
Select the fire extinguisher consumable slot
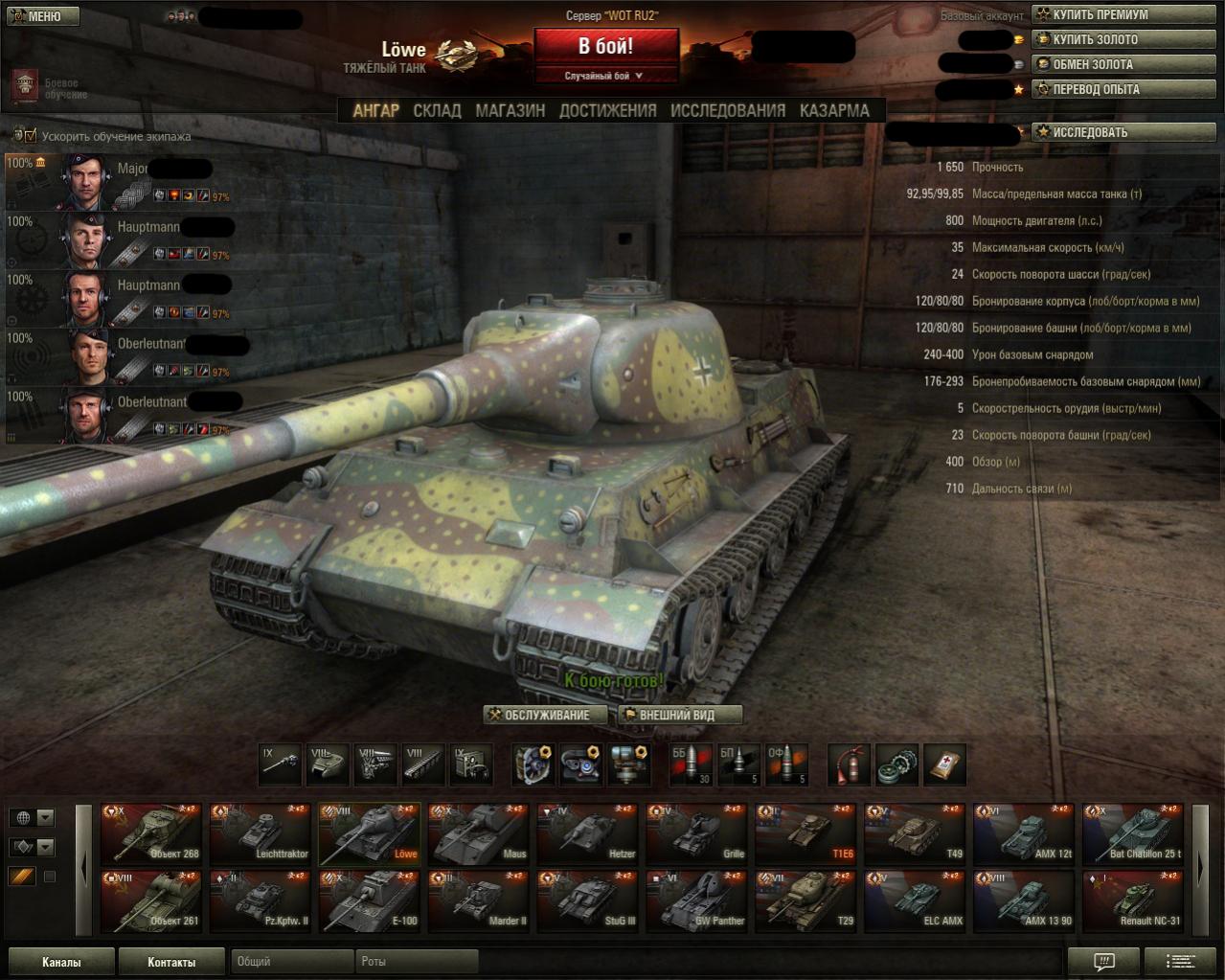click(x=849, y=764)
